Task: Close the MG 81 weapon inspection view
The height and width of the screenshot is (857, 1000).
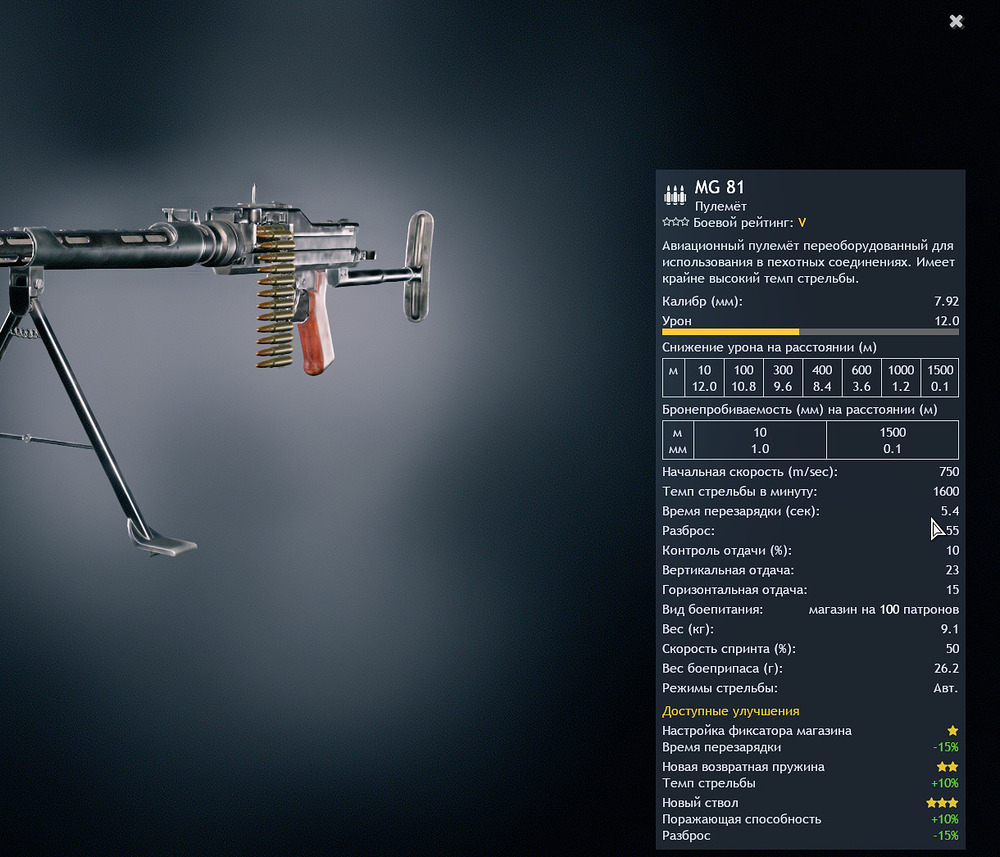Action: [x=956, y=21]
